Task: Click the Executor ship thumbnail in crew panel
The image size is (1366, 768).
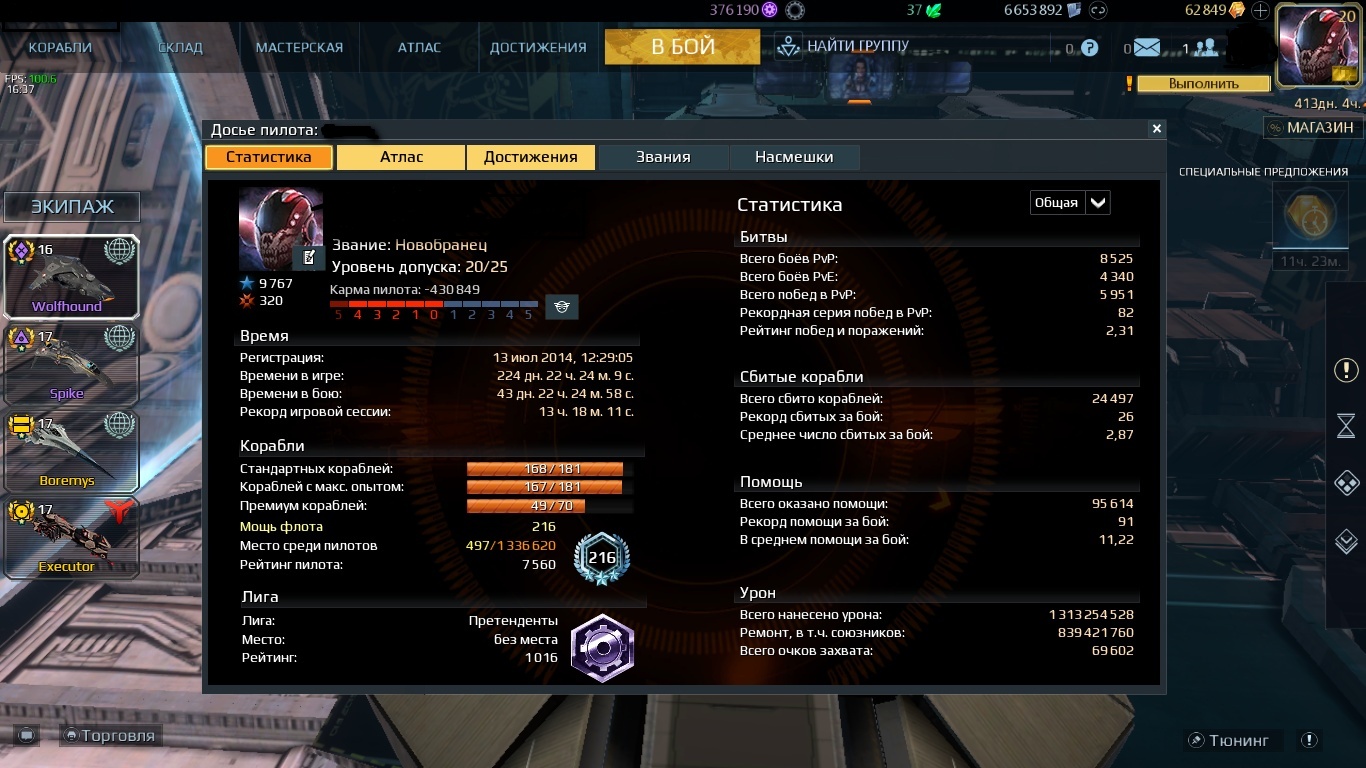Action: pos(71,536)
